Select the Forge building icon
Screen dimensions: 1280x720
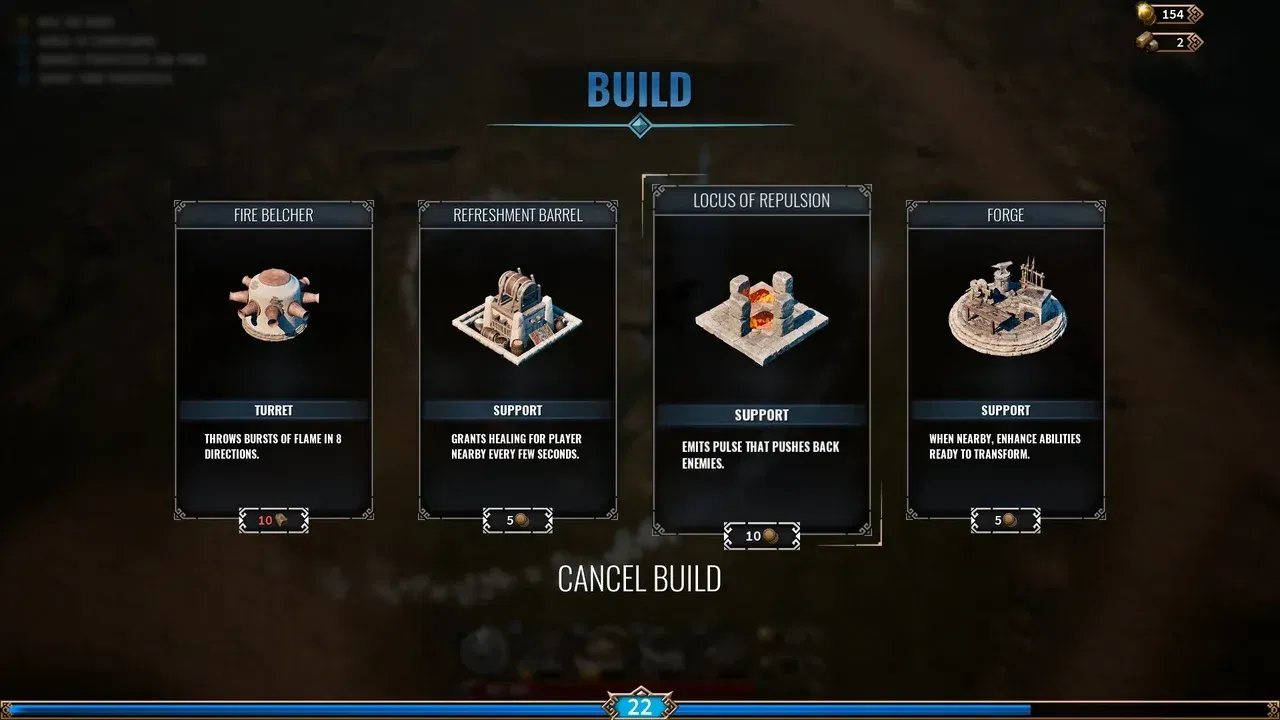tap(1005, 310)
